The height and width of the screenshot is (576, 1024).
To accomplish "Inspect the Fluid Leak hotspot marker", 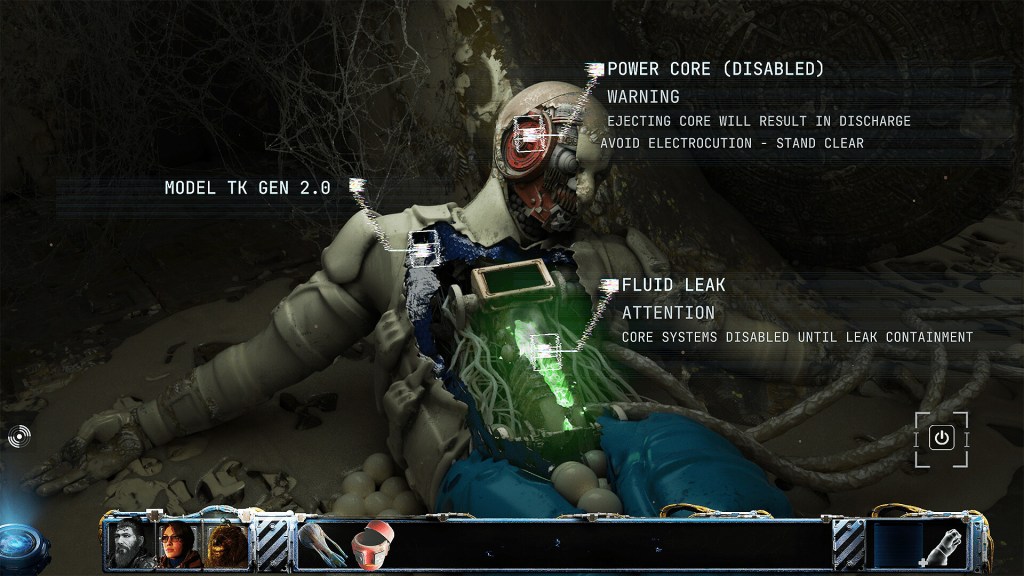I will tap(545, 348).
